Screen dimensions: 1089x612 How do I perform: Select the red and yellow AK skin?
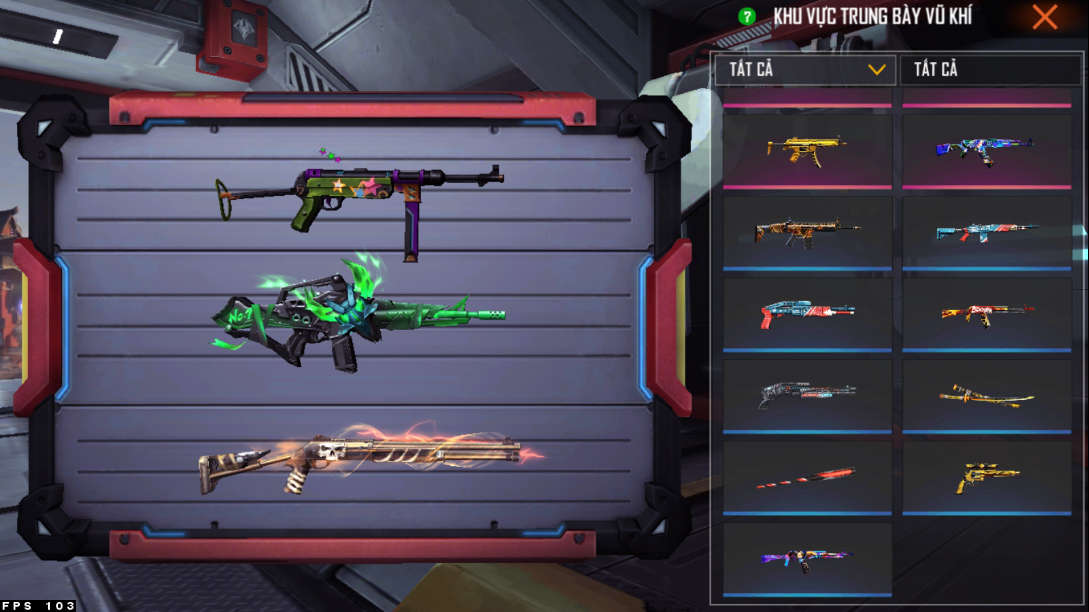pyautogui.click(x=986, y=313)
